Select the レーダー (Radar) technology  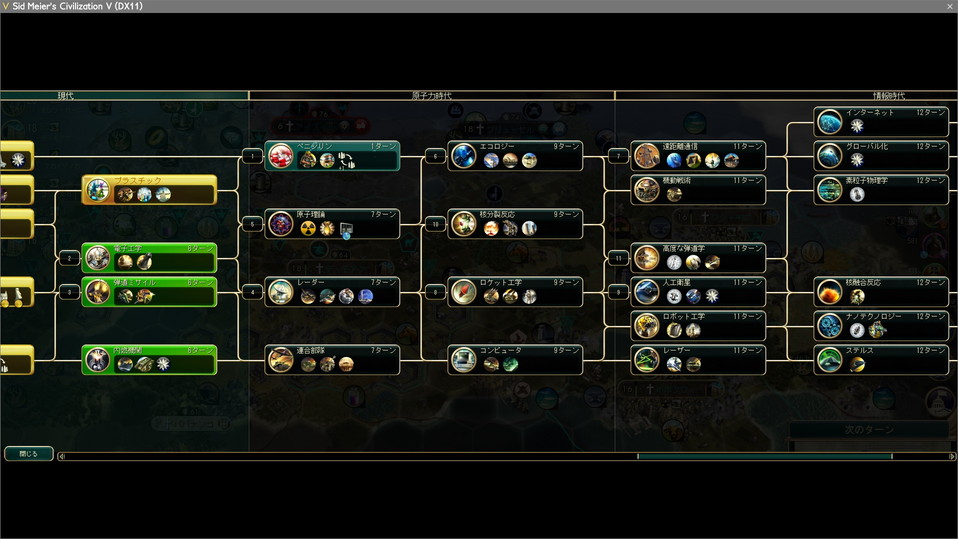[332, 292]
